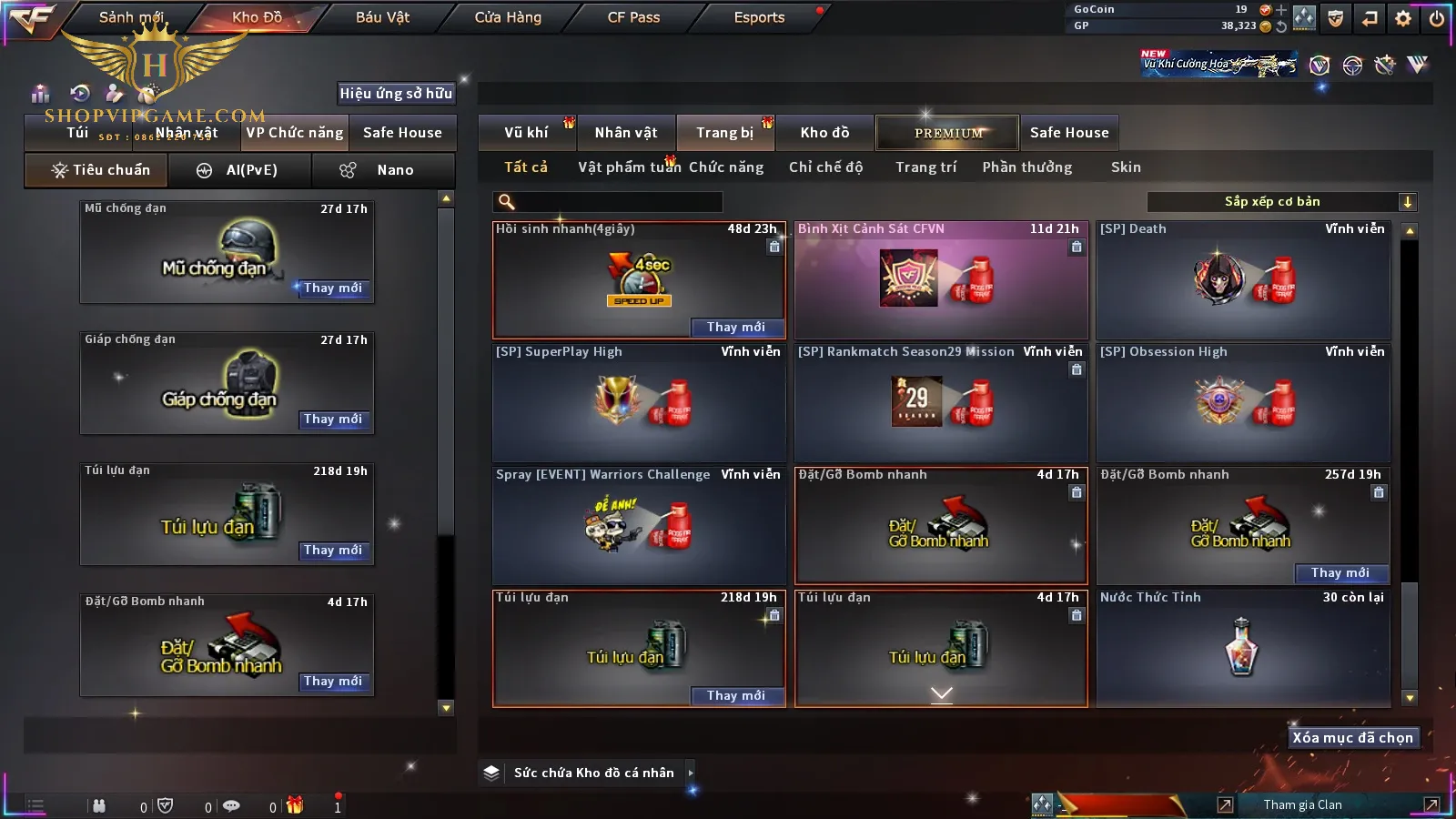Open the gear settings icon
This screenshot has width=1456, height=819.
1403,18
